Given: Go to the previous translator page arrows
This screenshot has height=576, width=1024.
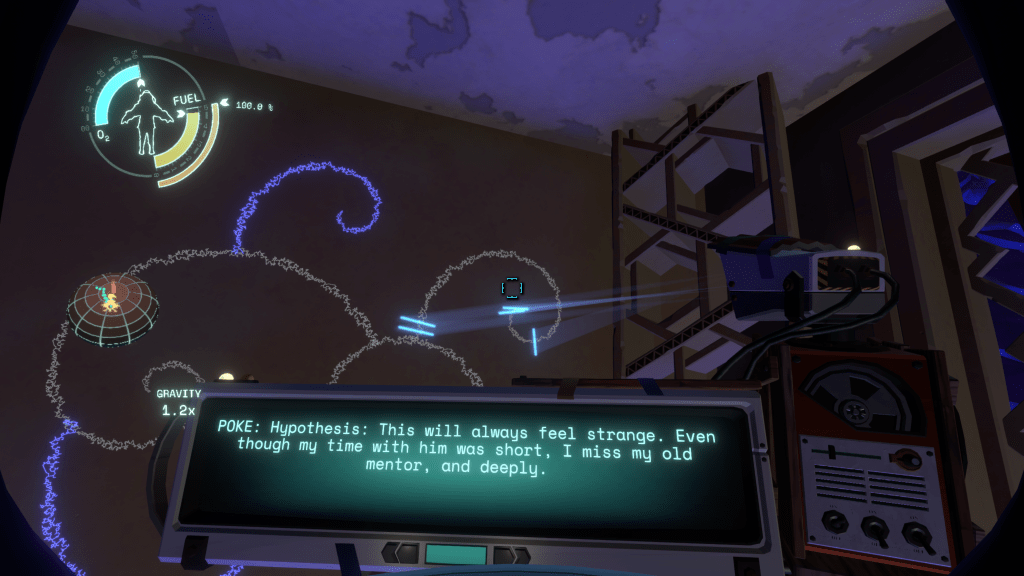Looking at the screenshot, I should [400, 553].
